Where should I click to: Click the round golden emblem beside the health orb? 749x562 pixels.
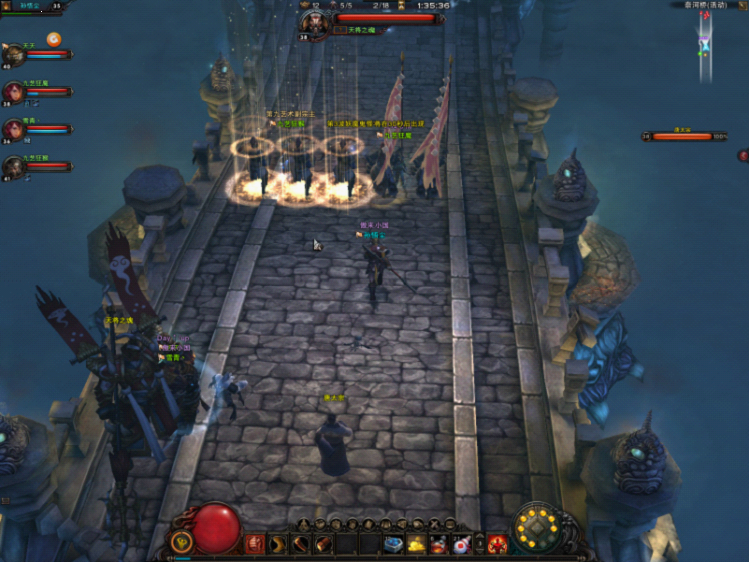coord(181,543)
